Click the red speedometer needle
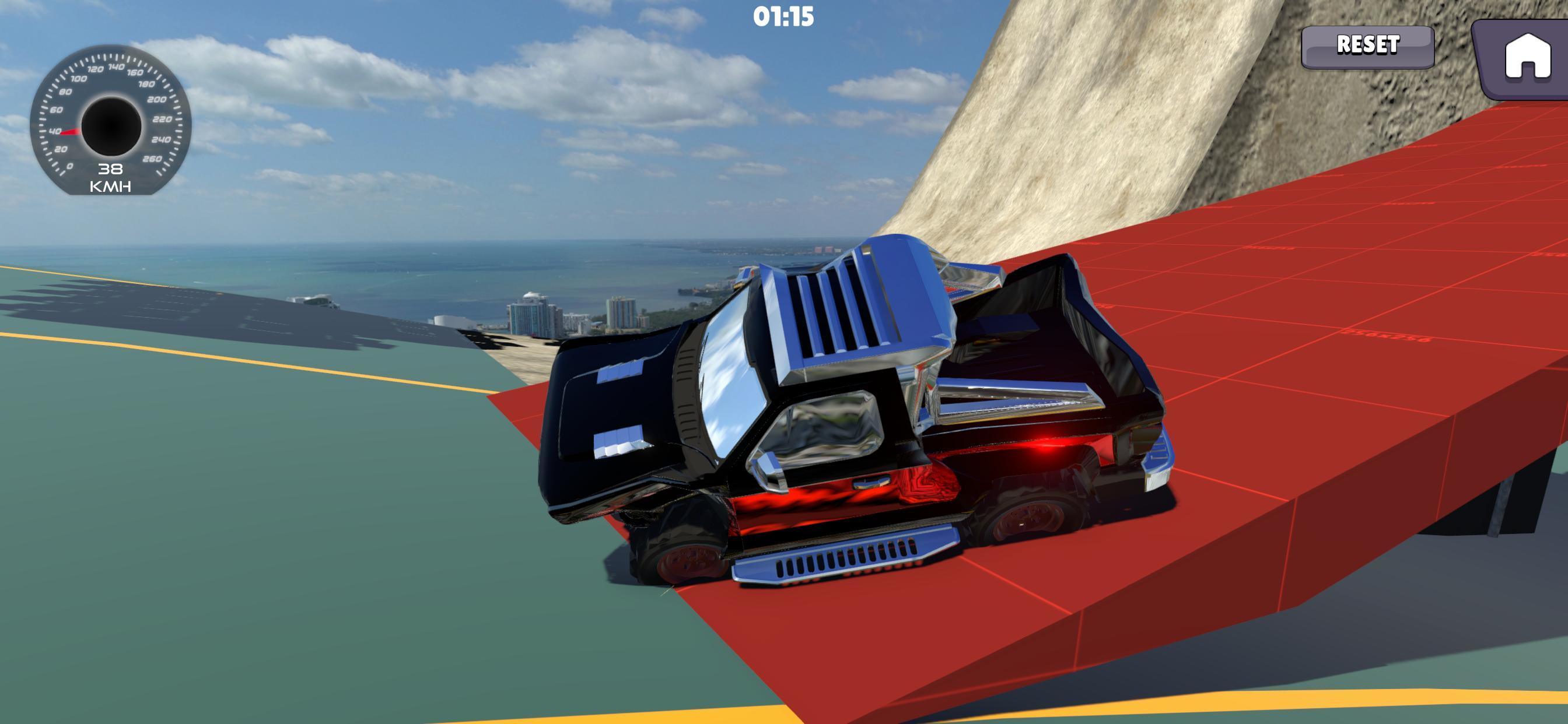 [x=70, y=131]
